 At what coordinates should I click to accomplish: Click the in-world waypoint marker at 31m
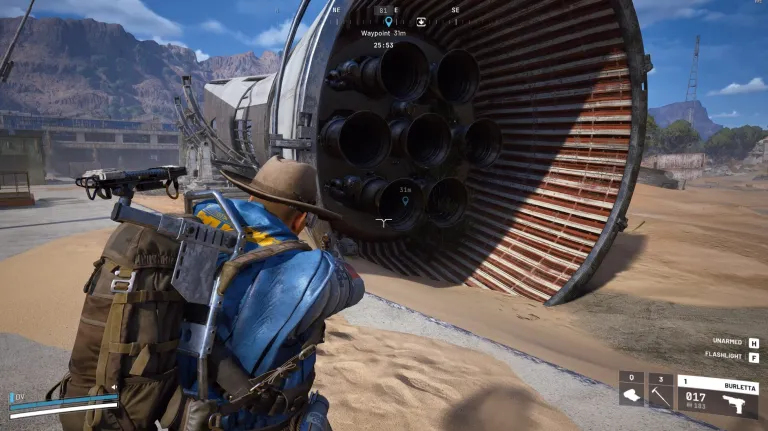(x=405, y=200)
